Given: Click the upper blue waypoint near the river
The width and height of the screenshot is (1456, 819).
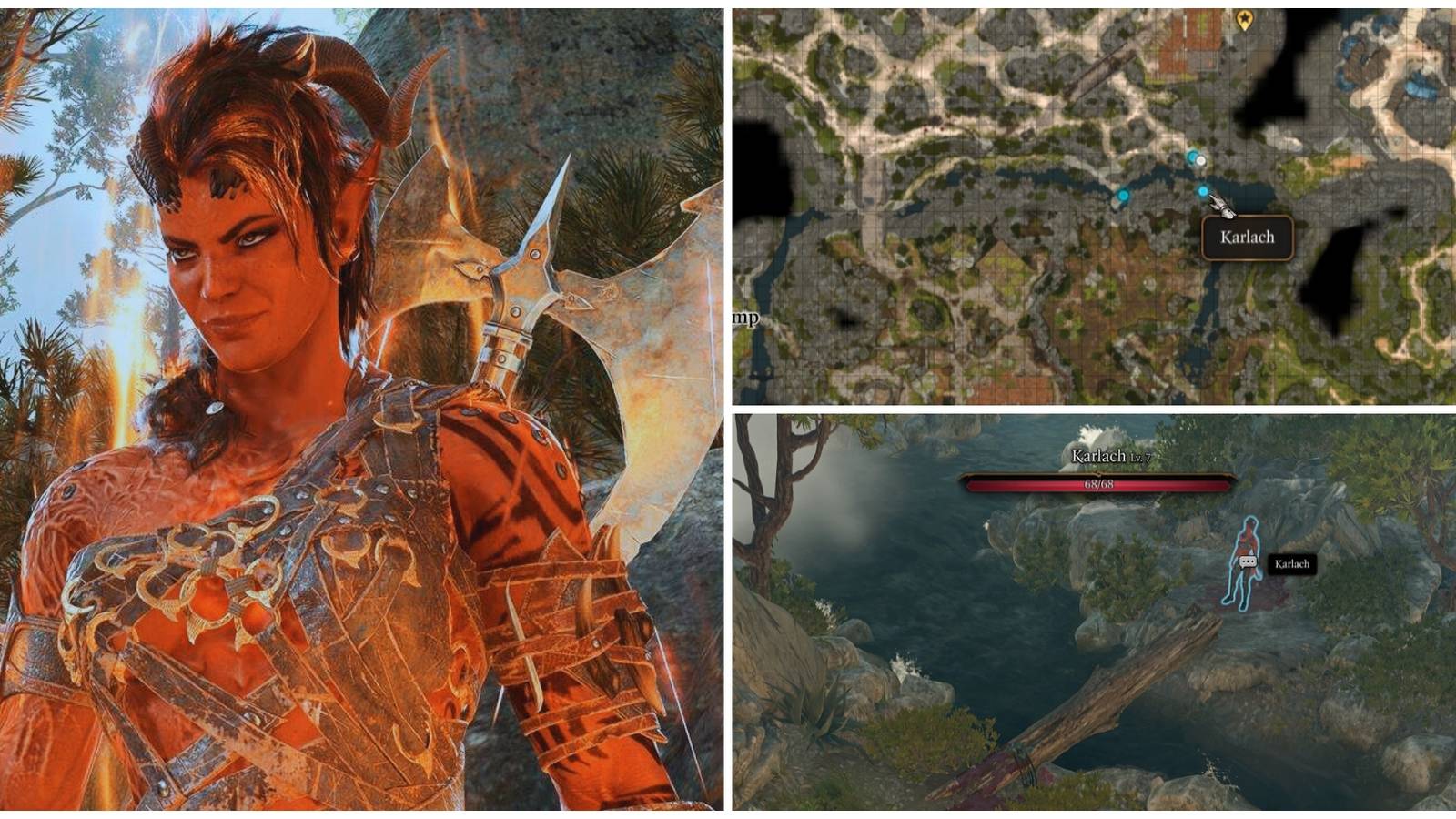Looking at the screenshot, I should tap(1190, 158).
